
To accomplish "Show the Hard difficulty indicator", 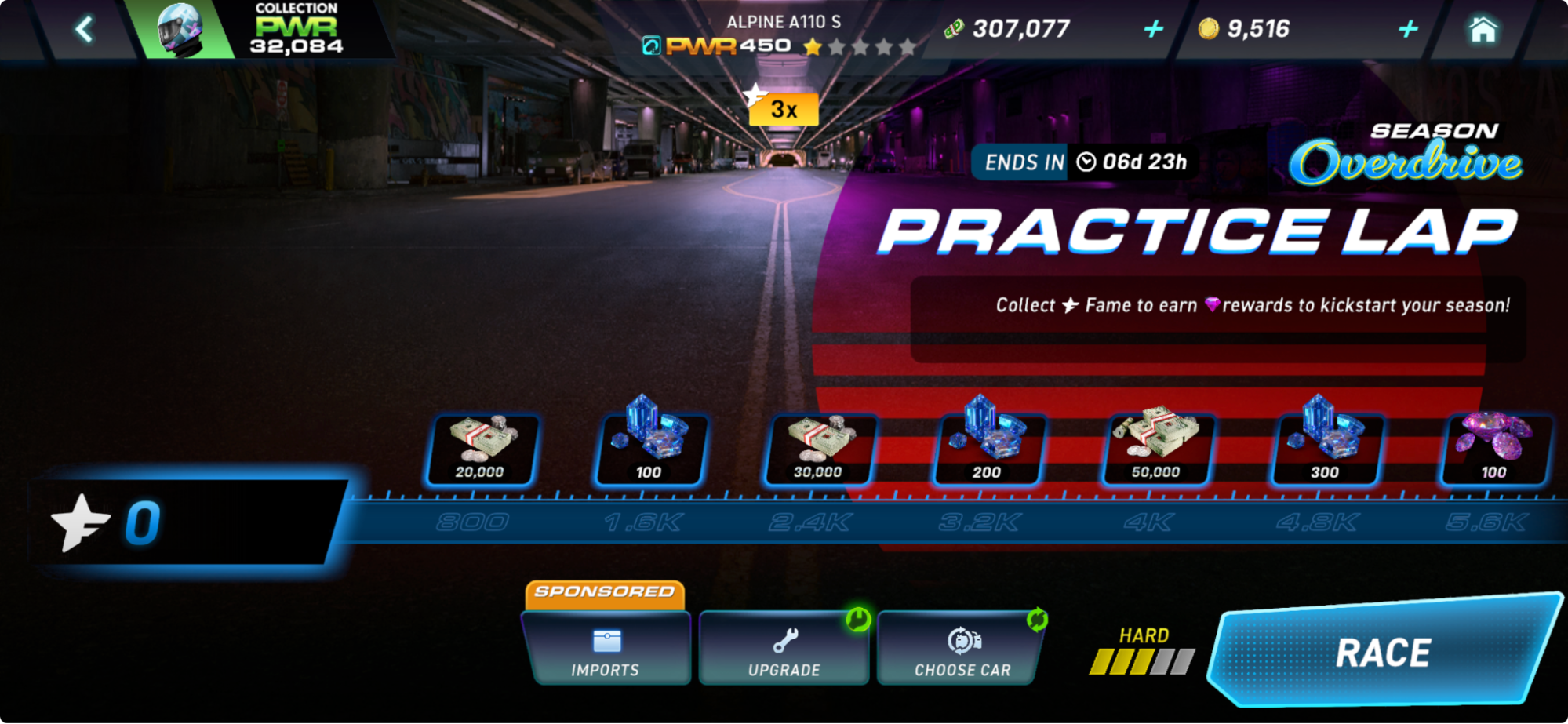I will 1143,651.
